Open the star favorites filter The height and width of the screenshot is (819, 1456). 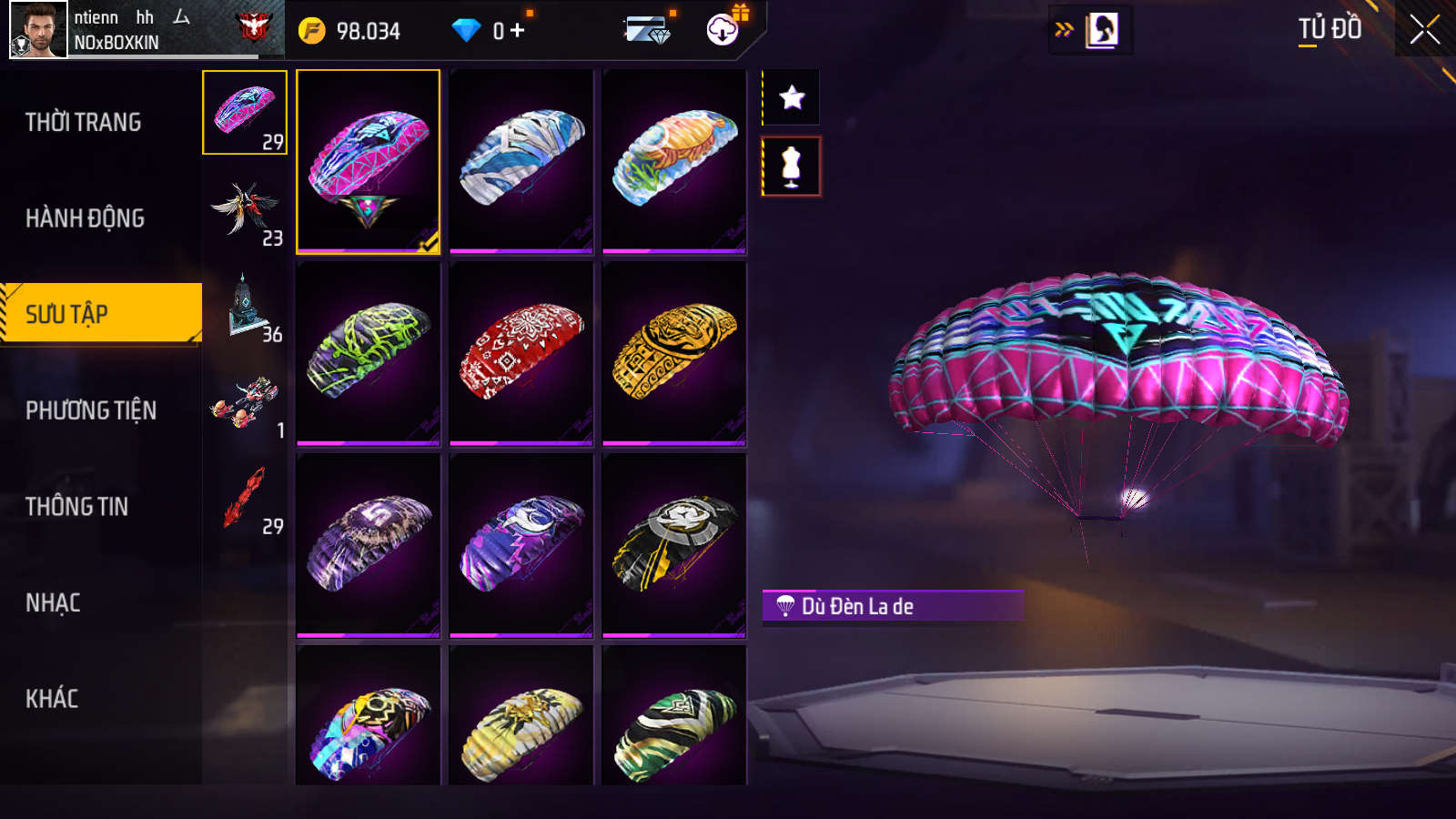click(792, 97)
